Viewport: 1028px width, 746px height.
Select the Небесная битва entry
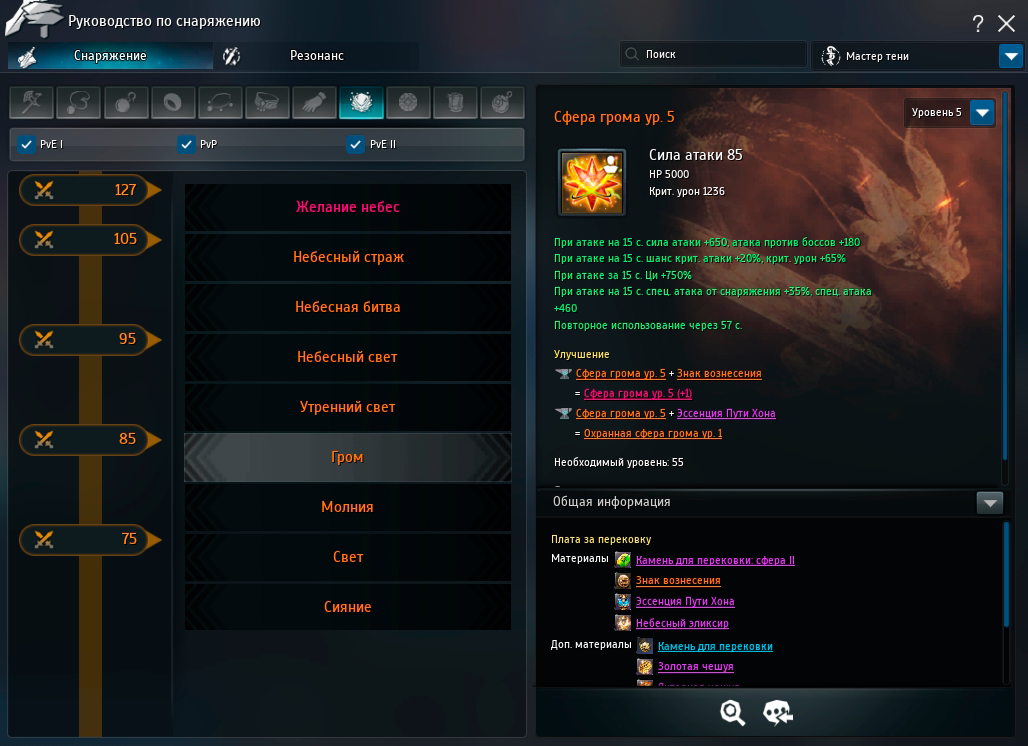(347, 307)
